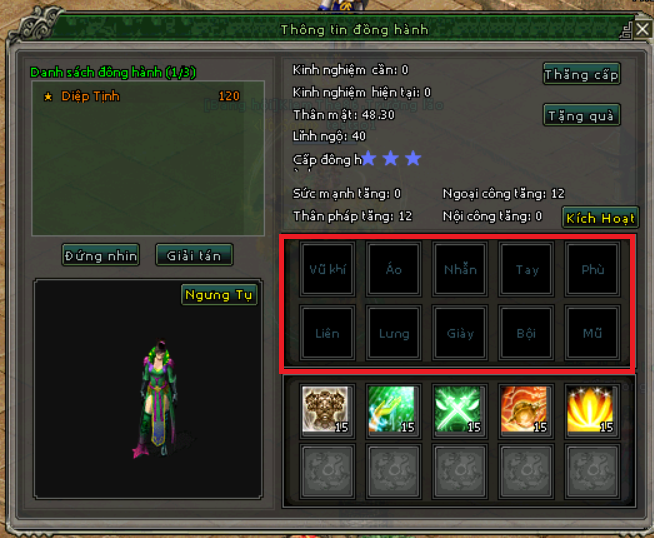
Task: Select the green crossed swords skill icon
Action: 459,410
